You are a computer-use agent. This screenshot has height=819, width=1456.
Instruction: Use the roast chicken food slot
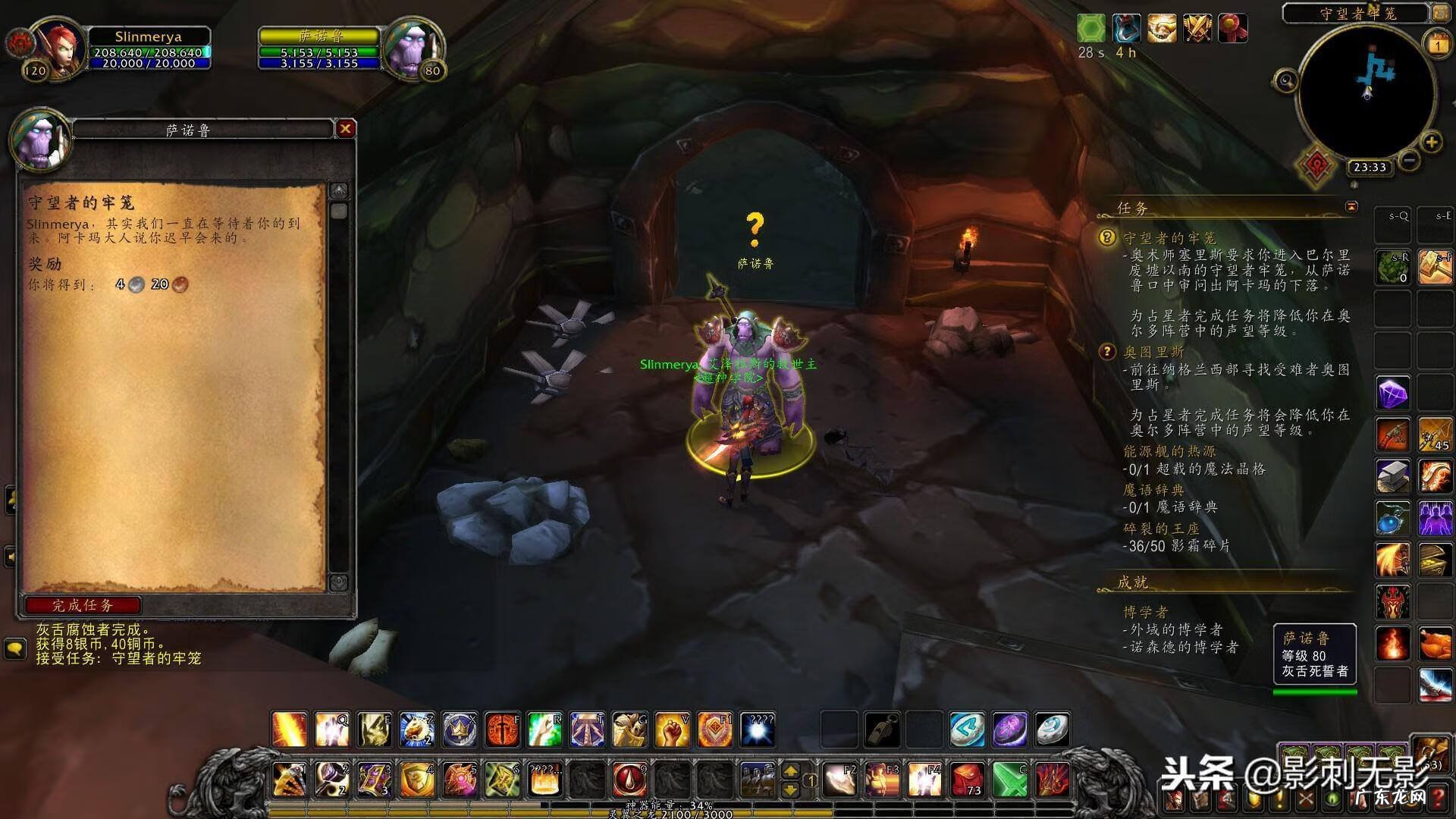[1435, 645]
